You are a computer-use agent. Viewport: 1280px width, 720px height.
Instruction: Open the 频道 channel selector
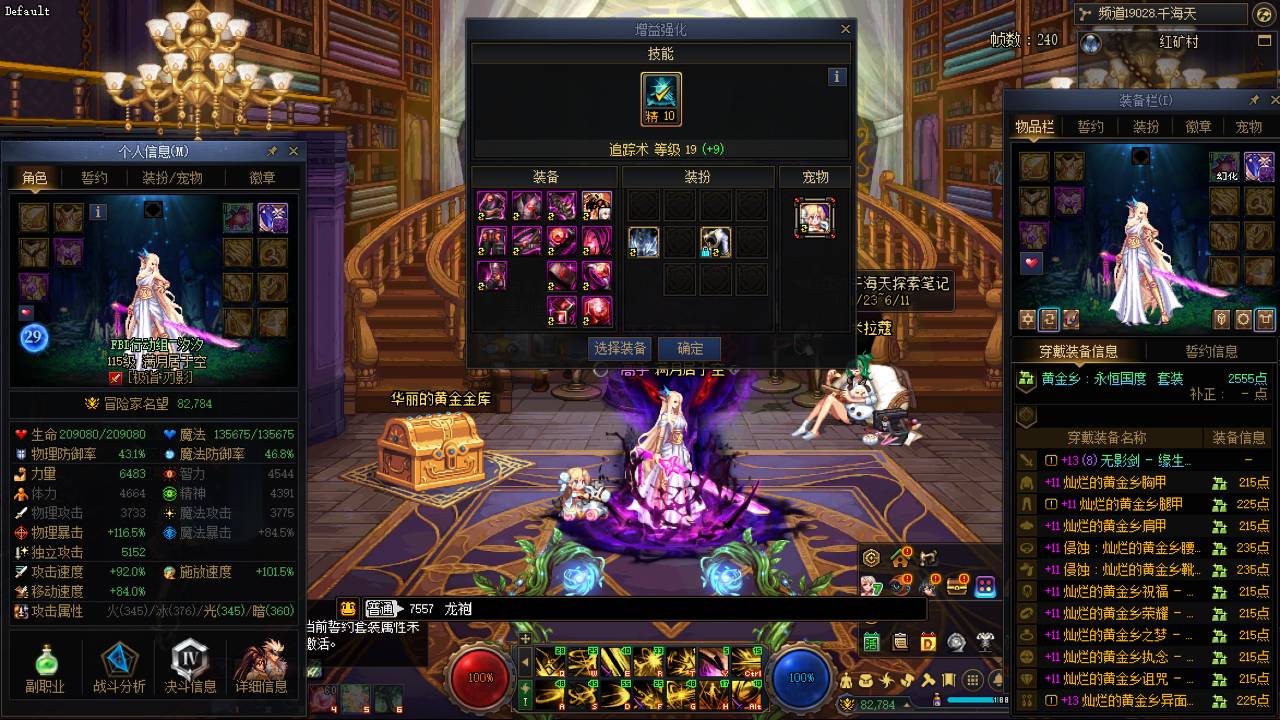coord(1160,14)
